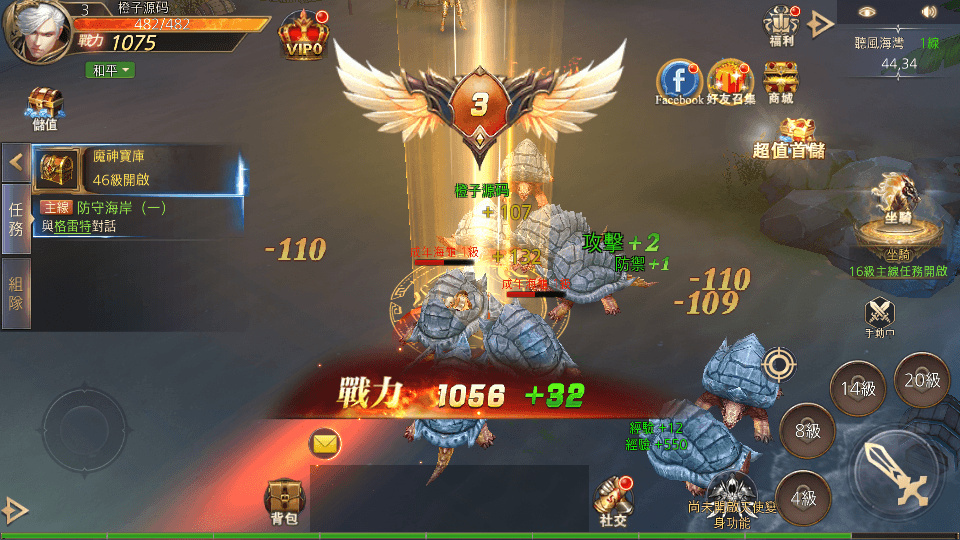Switch to the 組隊 team tab
960x540 pixels.
click(x=16, y=293)
